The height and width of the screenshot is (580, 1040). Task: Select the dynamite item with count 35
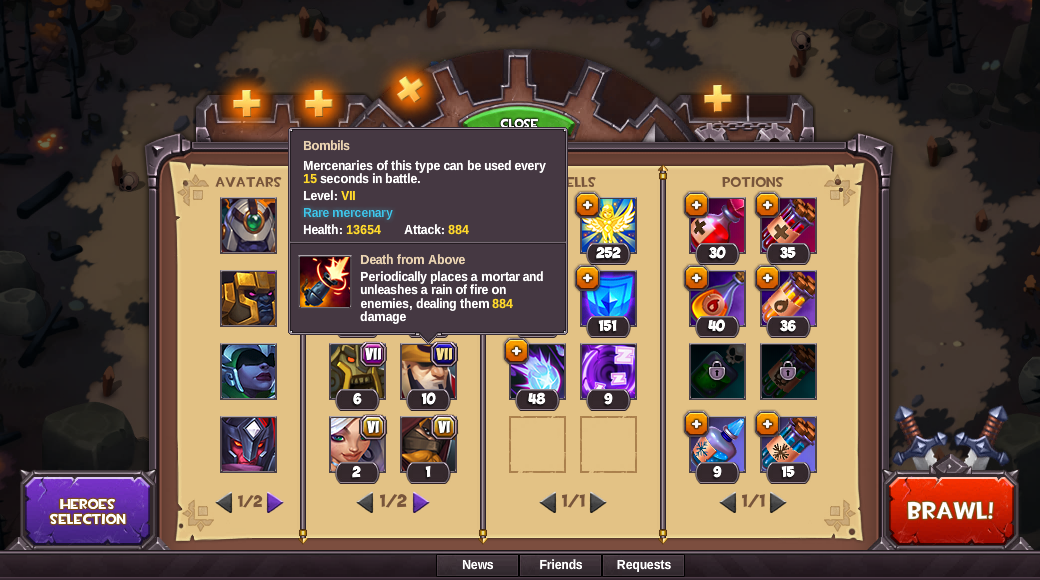click(x=788, y=225)
